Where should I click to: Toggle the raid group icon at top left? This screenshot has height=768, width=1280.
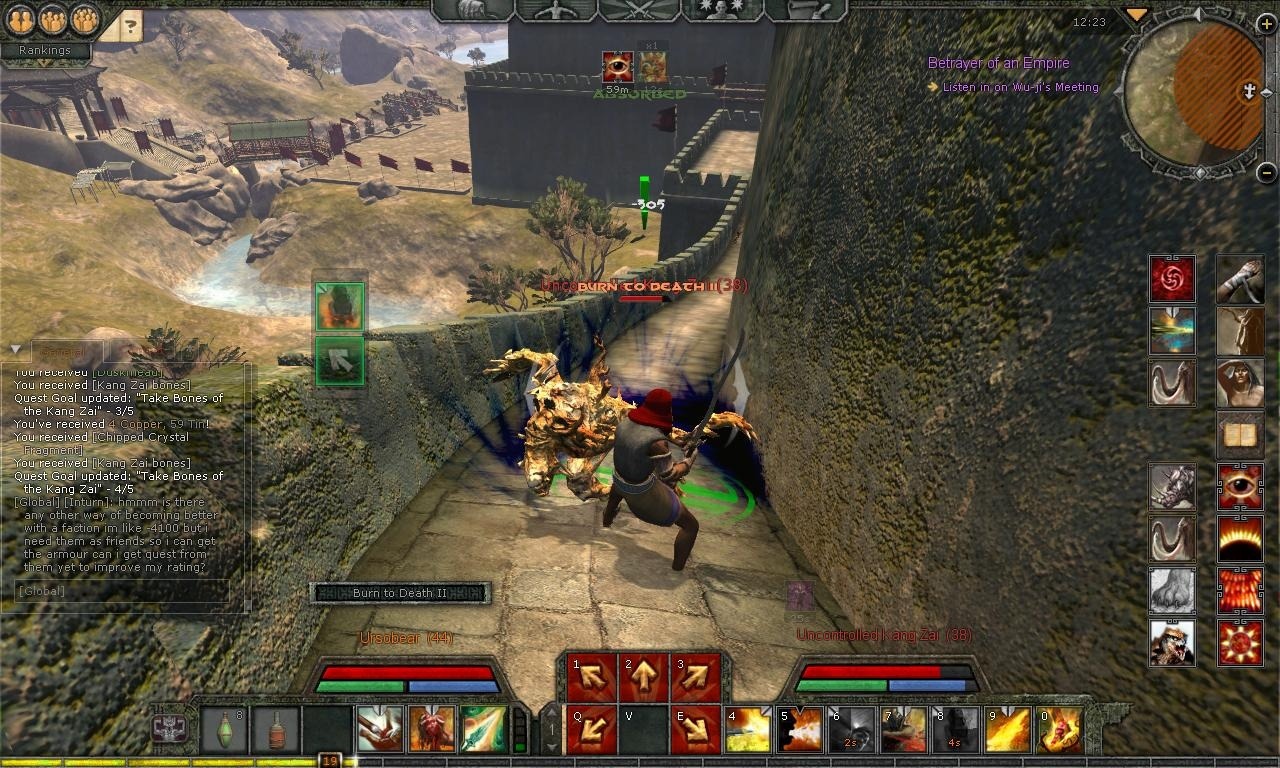(83, 18)
